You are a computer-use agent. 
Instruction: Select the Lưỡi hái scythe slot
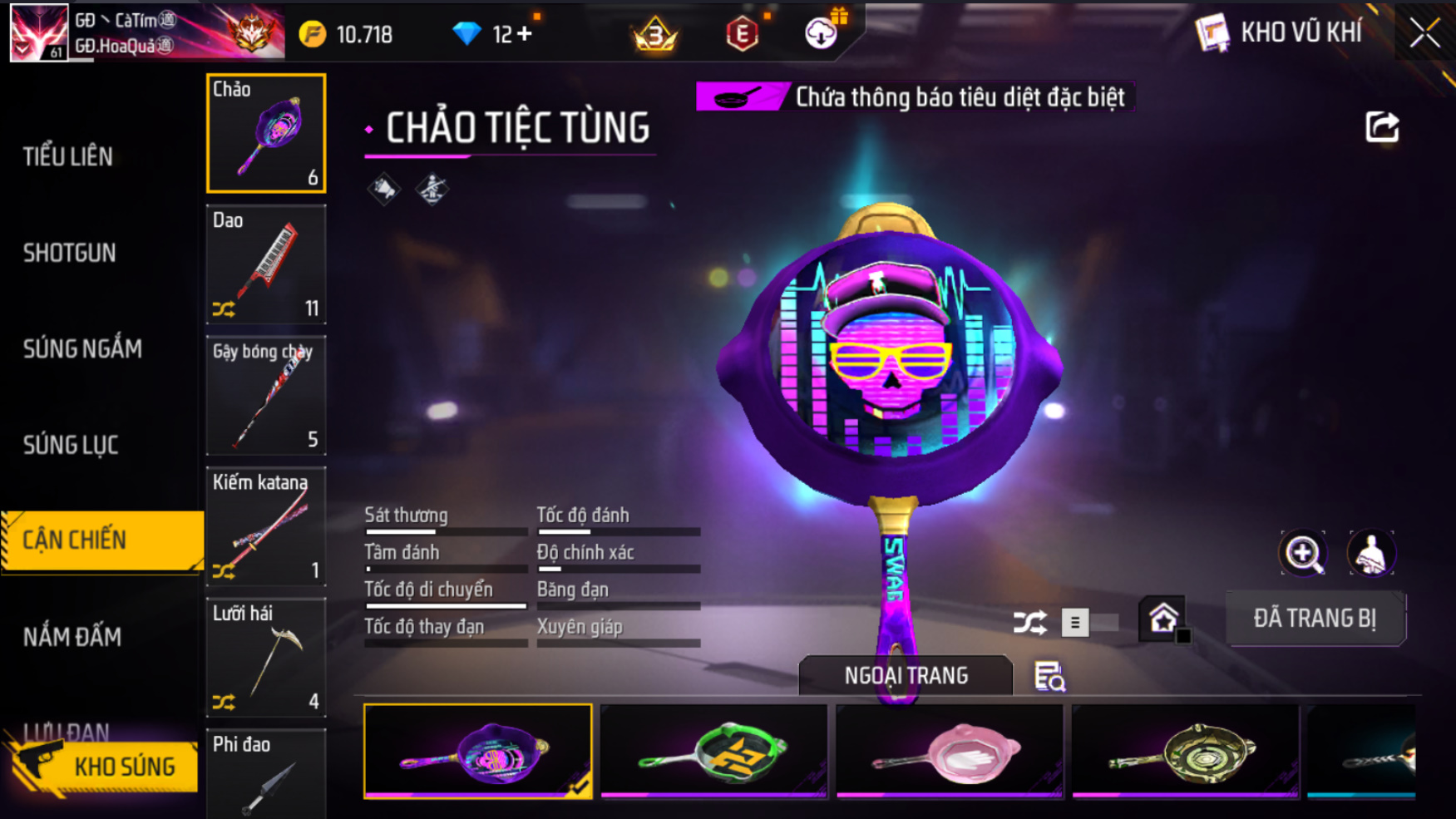266,658
